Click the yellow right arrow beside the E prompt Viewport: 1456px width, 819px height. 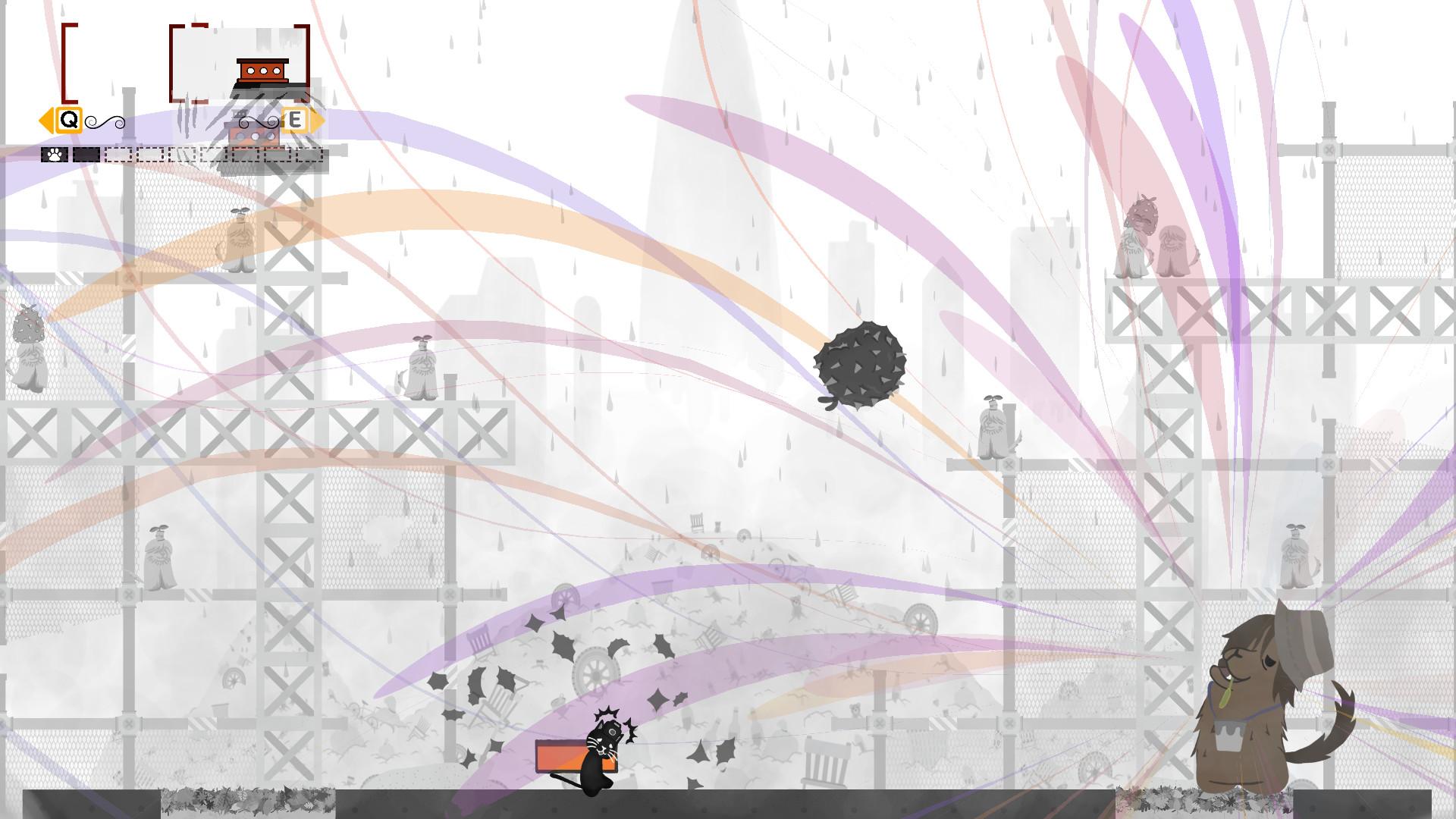[318, 121]
